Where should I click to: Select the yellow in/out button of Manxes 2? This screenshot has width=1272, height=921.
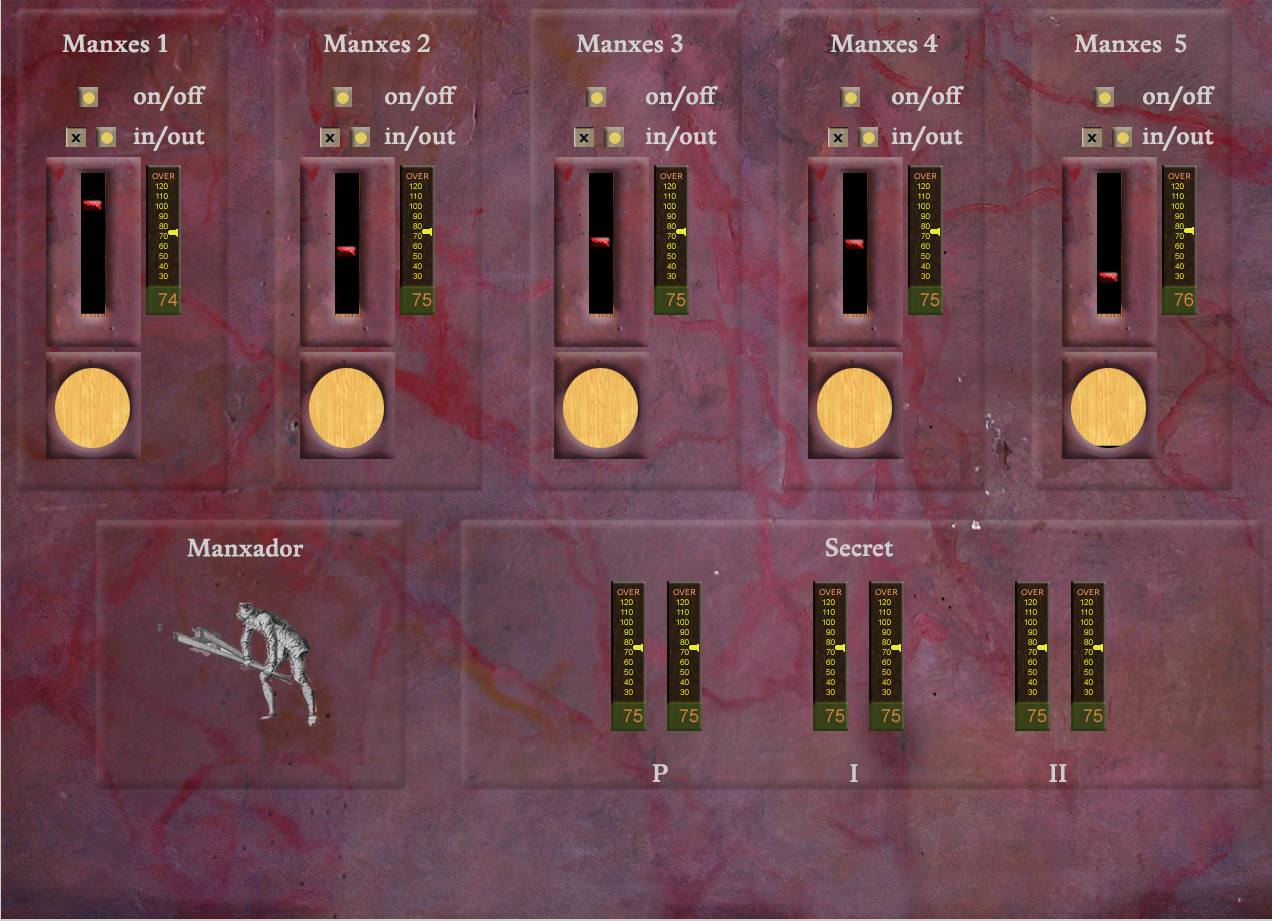[x=361, y=137]
